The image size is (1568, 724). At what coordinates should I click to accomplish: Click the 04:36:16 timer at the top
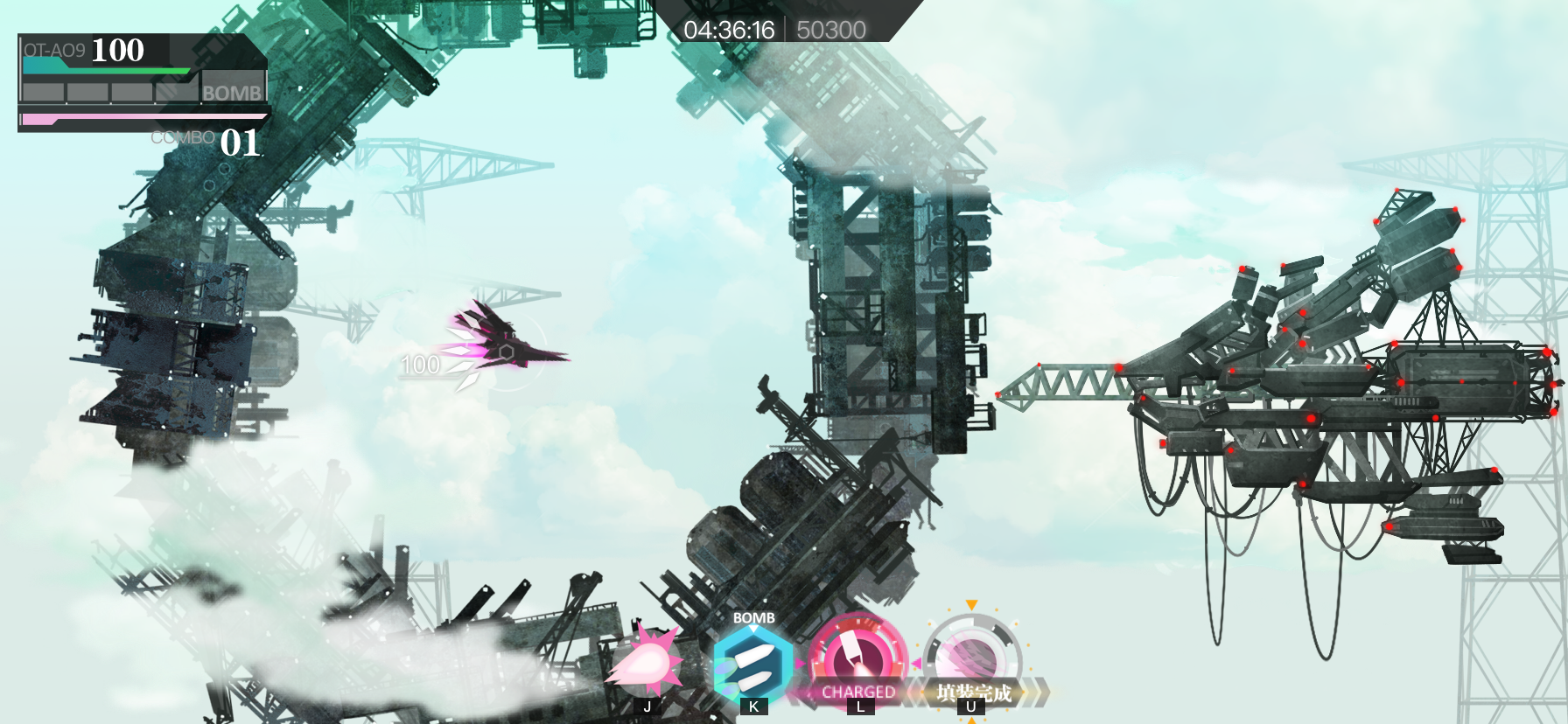[x=731, y=29]
